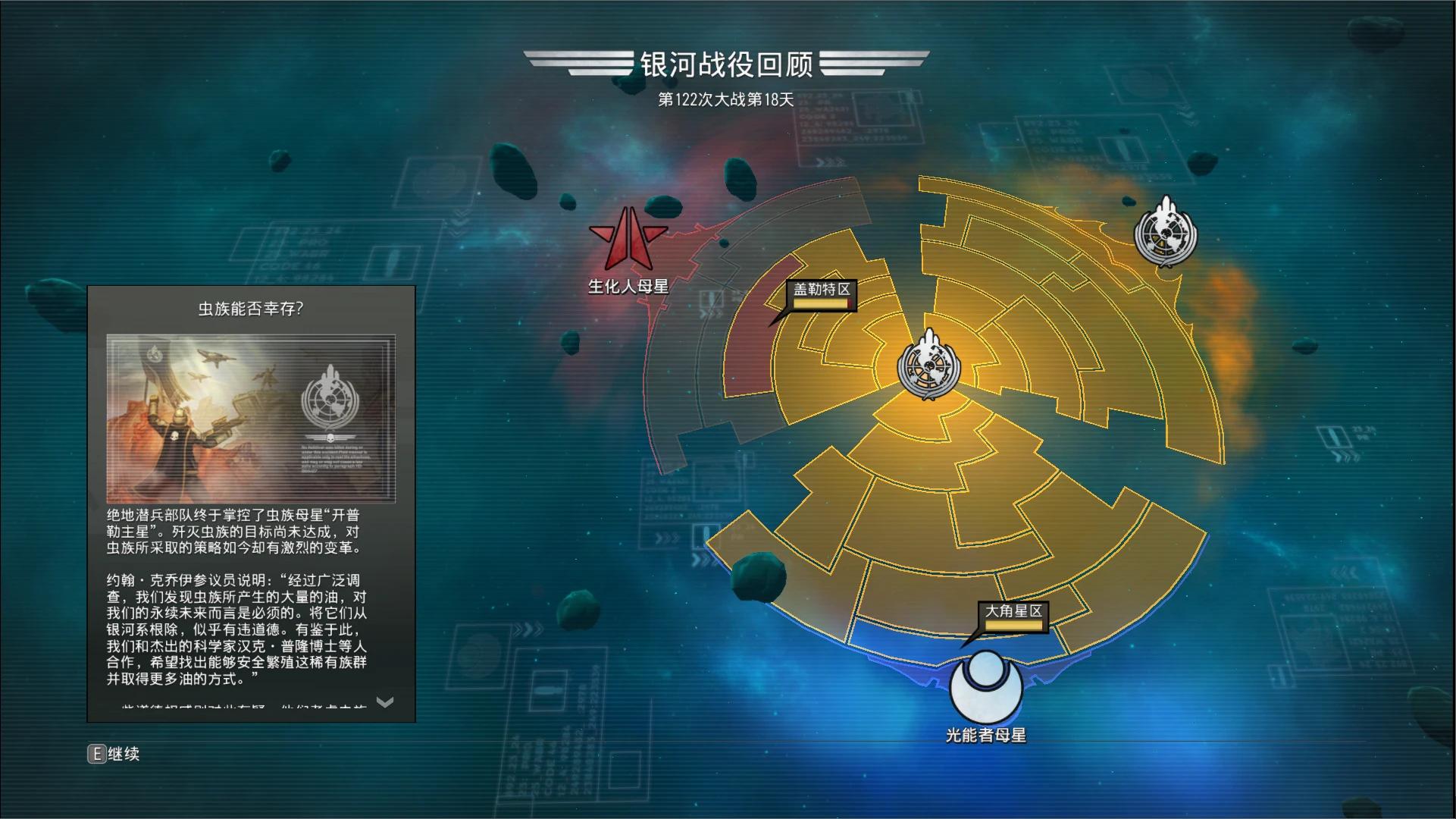This screenshot has height=819, width=1456.
Task: Expand news text with the down arrow
Action: [385, 702]
